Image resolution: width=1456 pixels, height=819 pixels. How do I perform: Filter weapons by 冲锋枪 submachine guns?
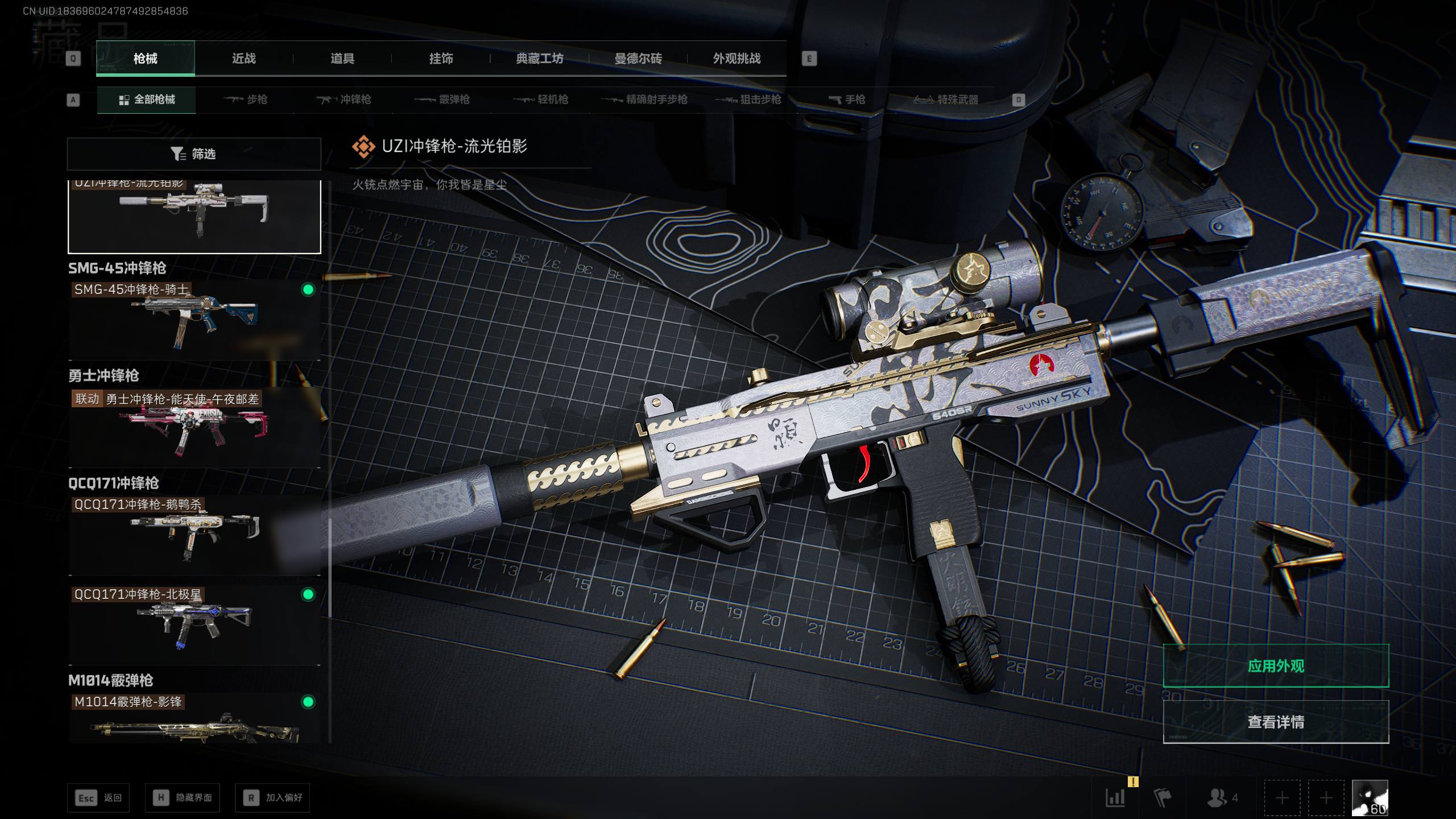[344, 100]
